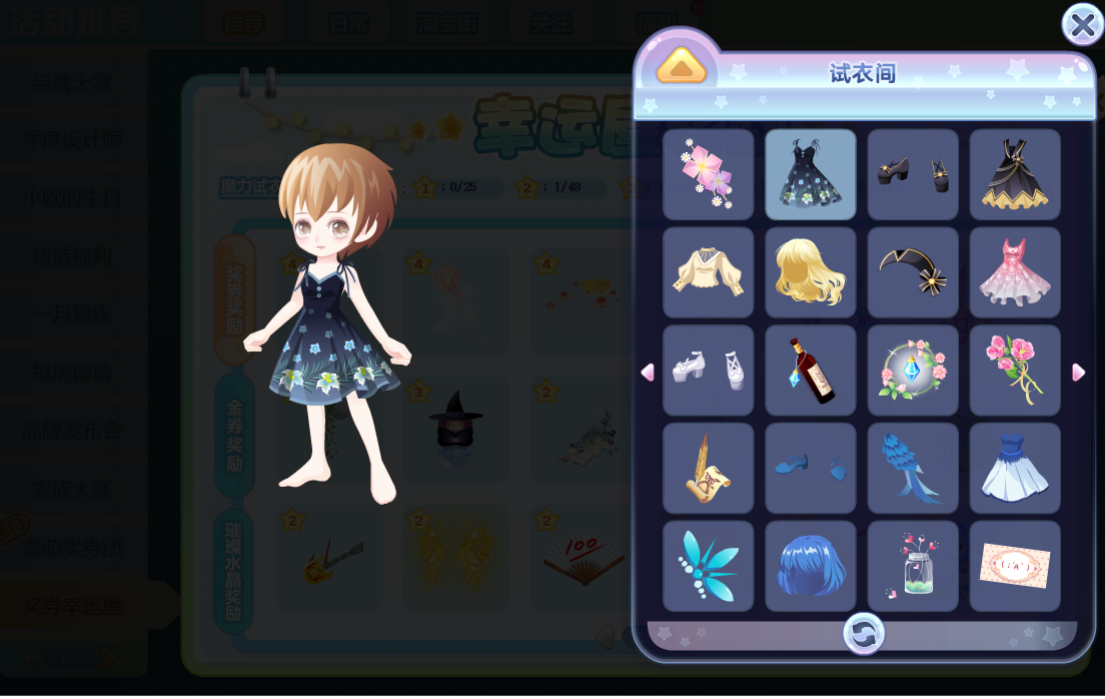1105x699 pixels.
Task: Click the circular refresh button
Action: tap(863, 634)
